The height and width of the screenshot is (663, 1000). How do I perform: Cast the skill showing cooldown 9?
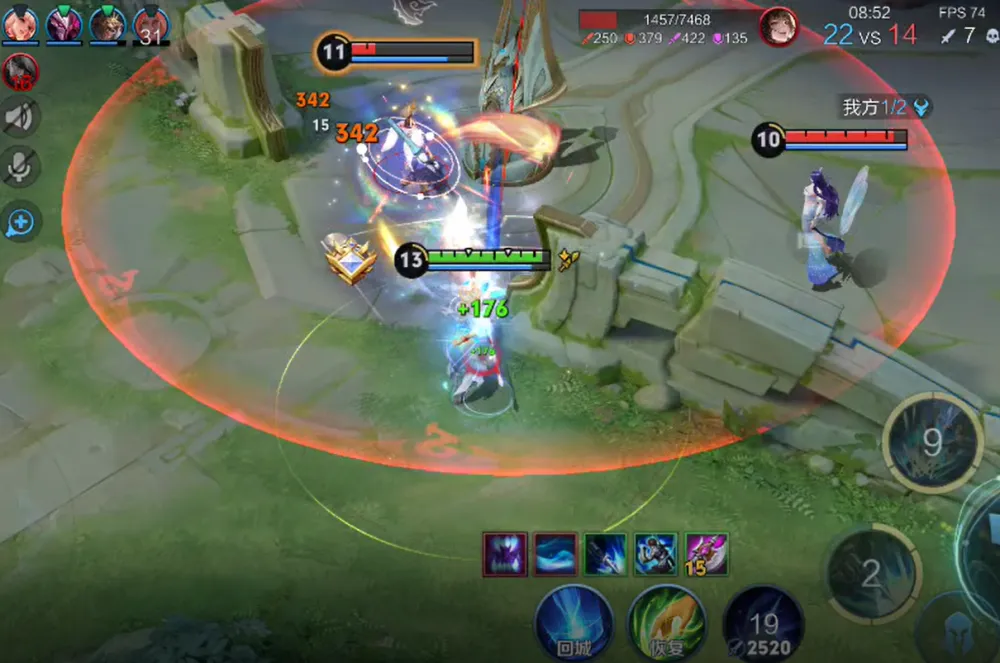pos(932,442)
